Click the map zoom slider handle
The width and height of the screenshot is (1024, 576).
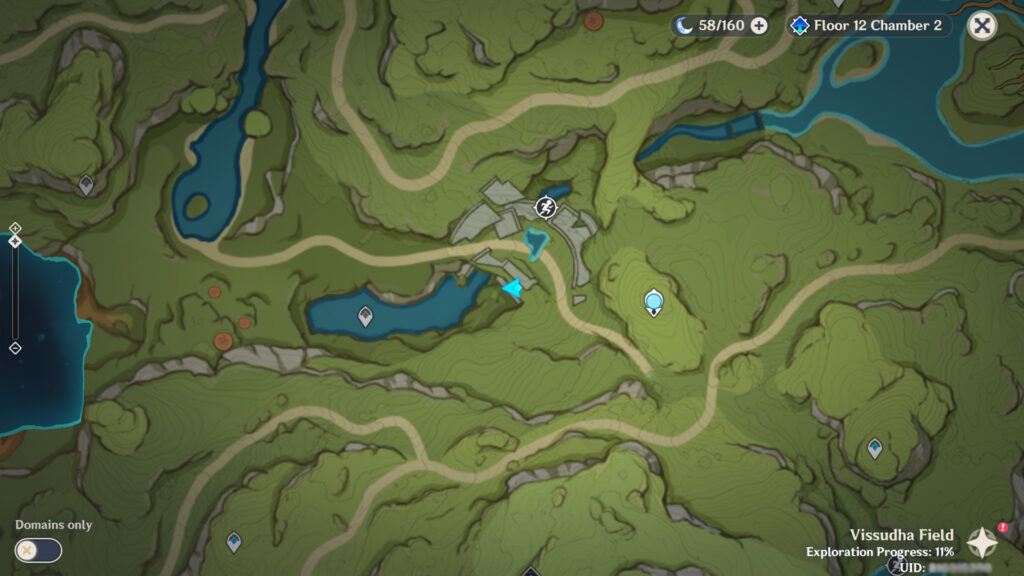tap(15, 241)
